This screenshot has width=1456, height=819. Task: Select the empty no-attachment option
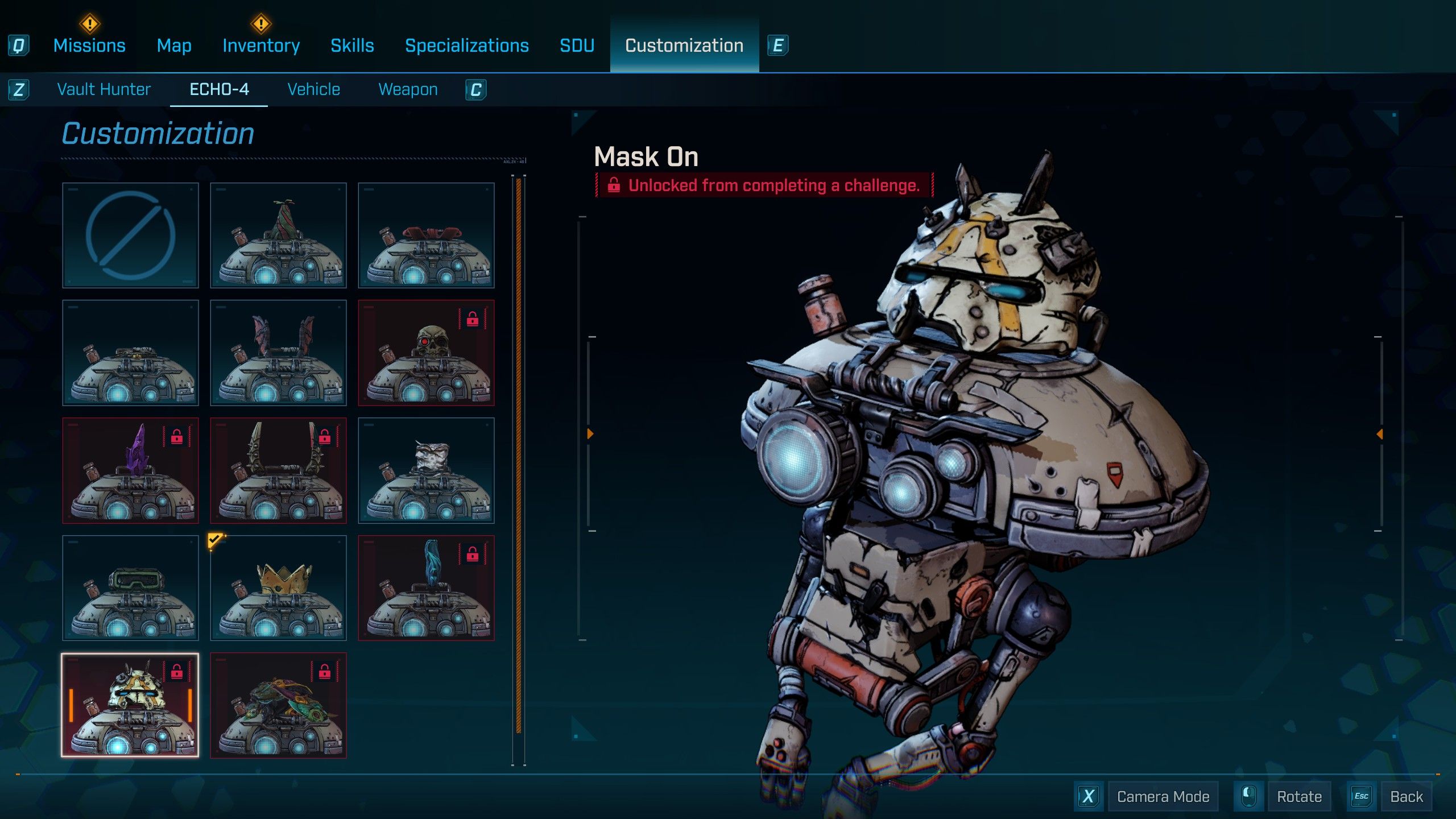point(130,235)
